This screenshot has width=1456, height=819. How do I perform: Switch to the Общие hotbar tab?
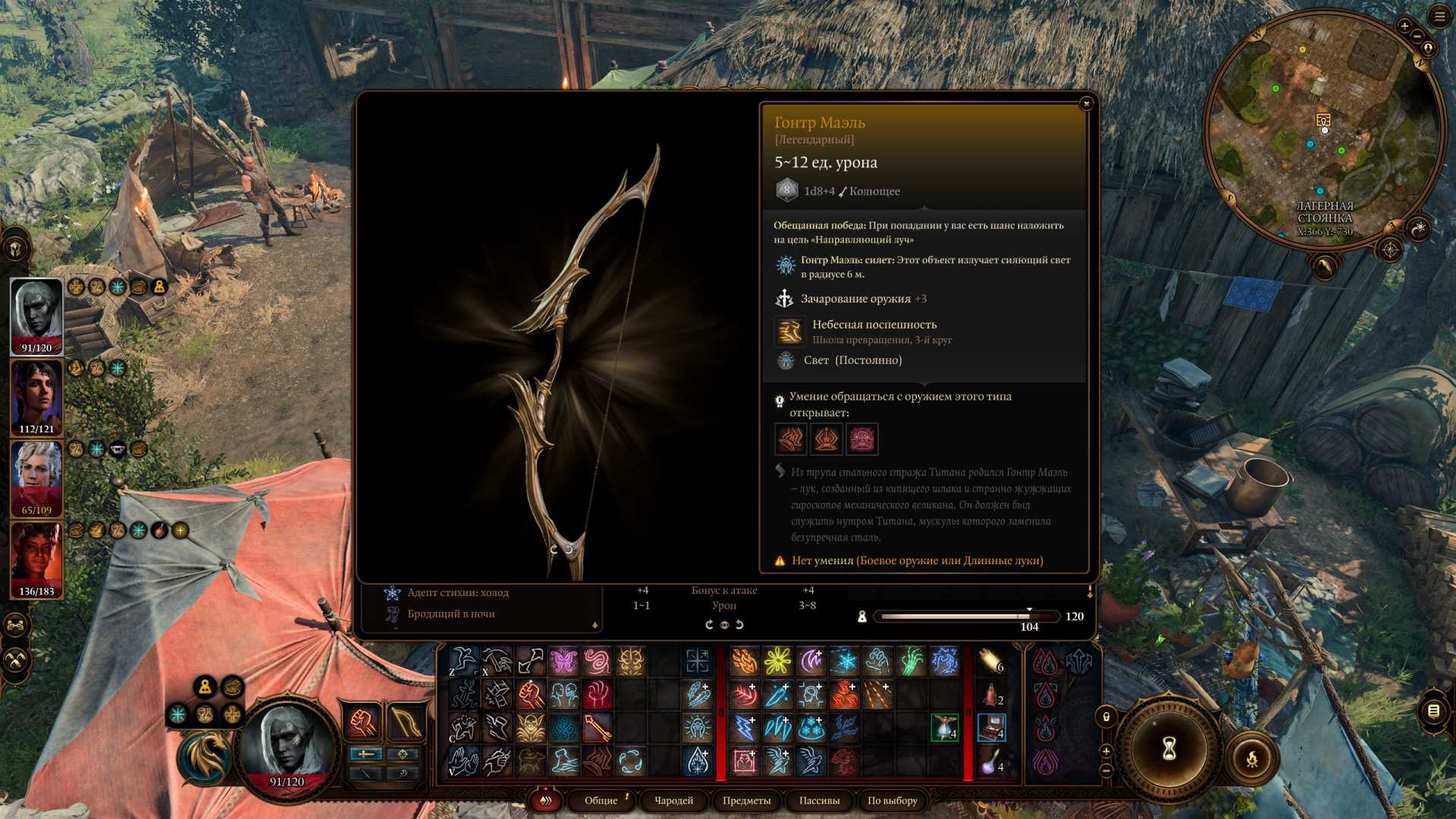click(601, 800)
